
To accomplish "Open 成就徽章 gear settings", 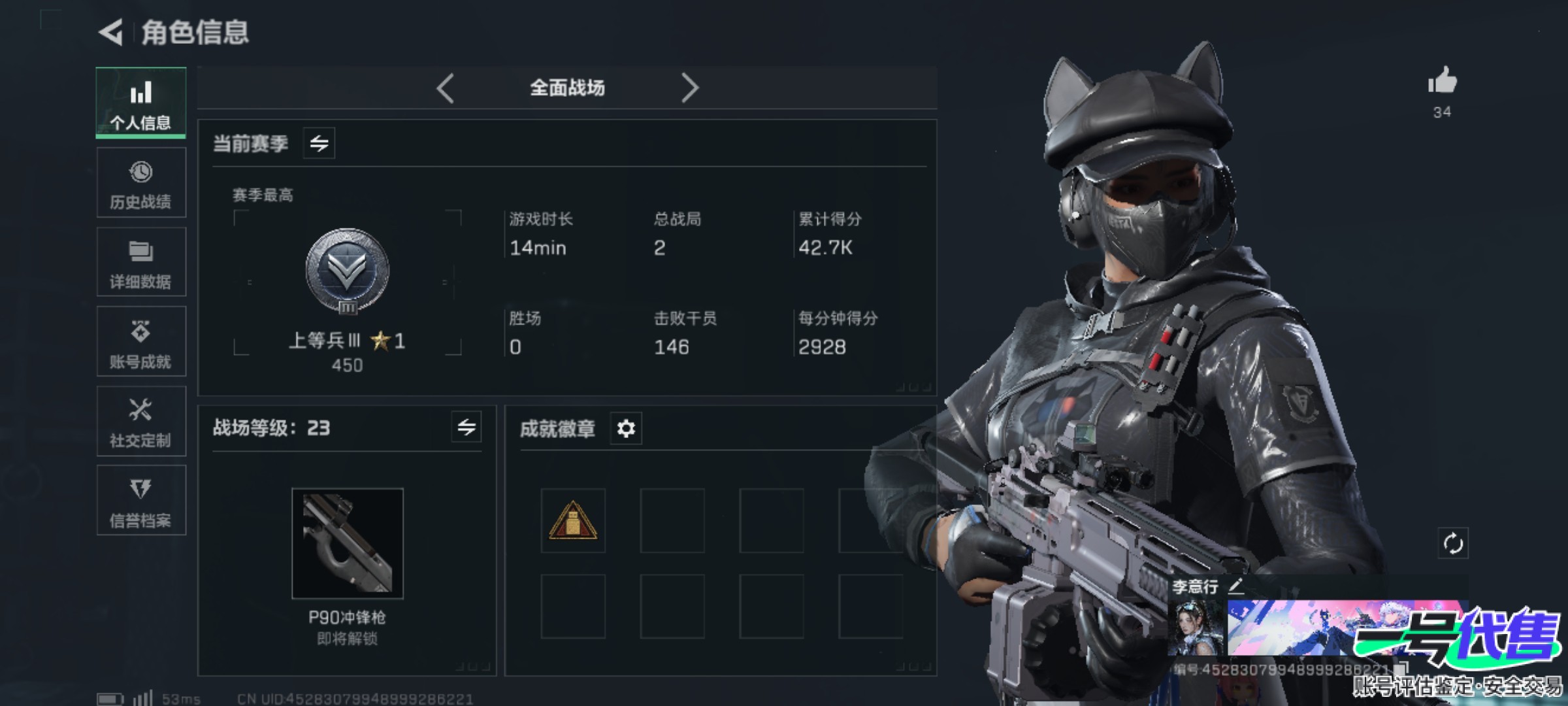I will click(626, 429).
